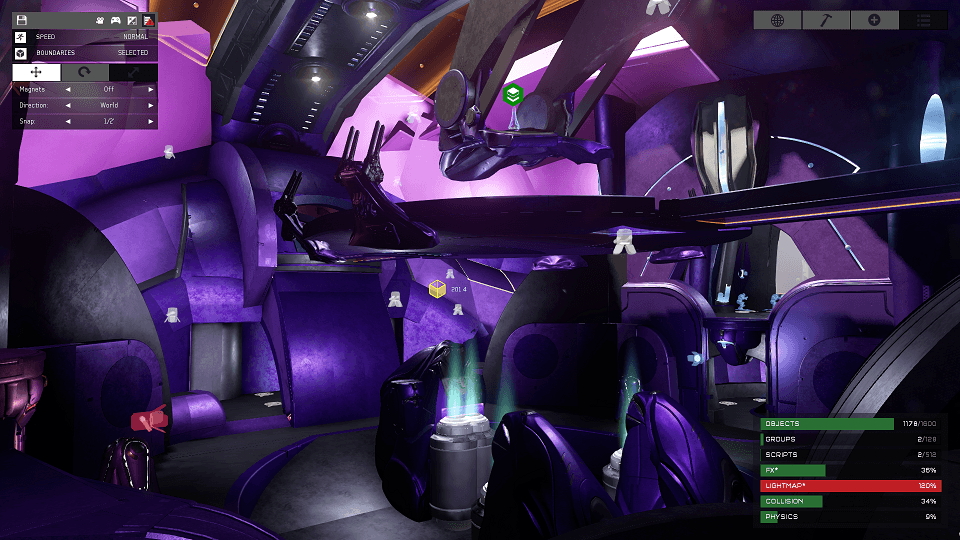The height and width of the screenshot is (540, 960).
Task: Click the left arrow for Magnets
Action: click(x=68, y=89)
